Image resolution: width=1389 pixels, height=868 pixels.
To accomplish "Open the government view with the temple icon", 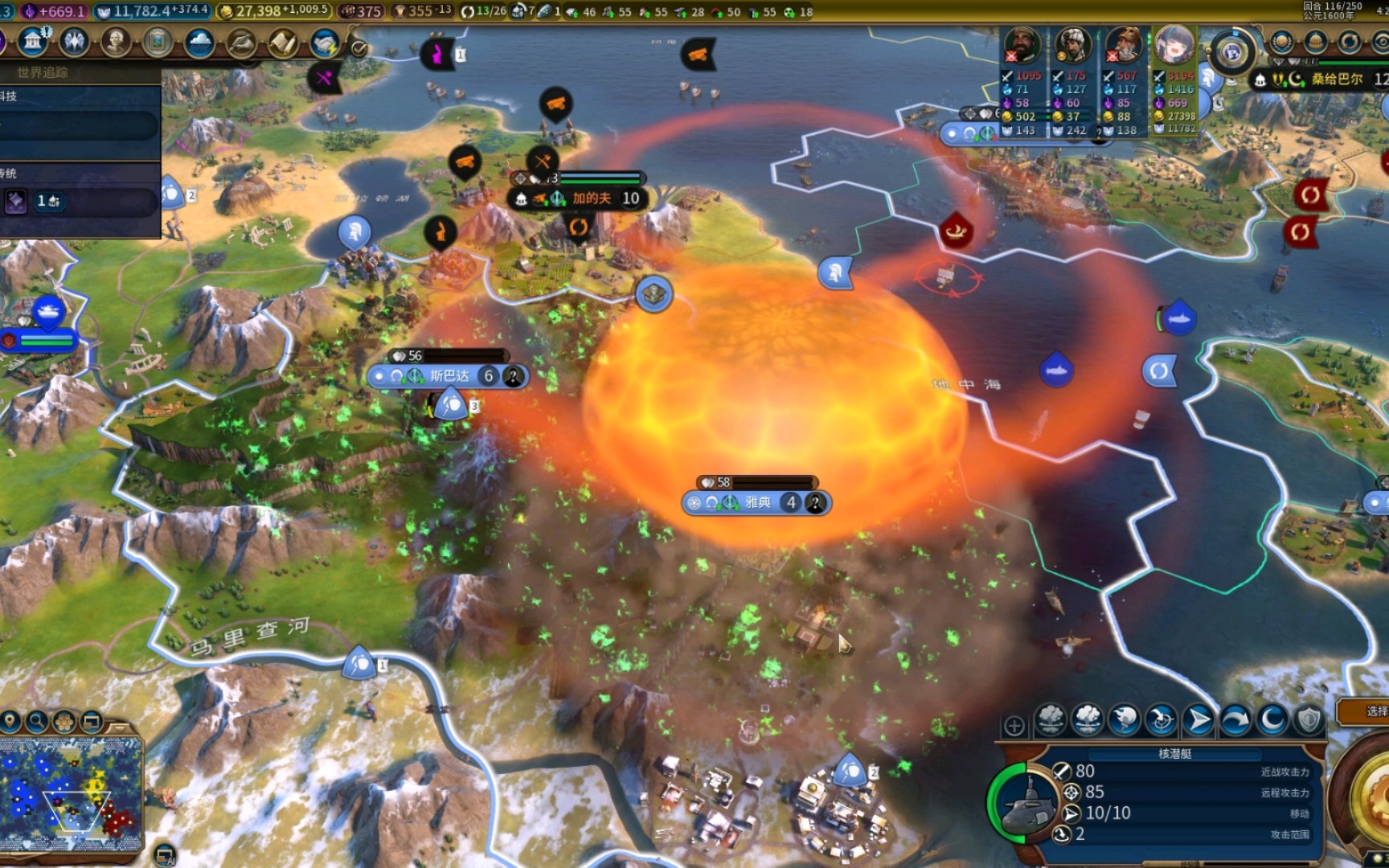I will point(33,42).
